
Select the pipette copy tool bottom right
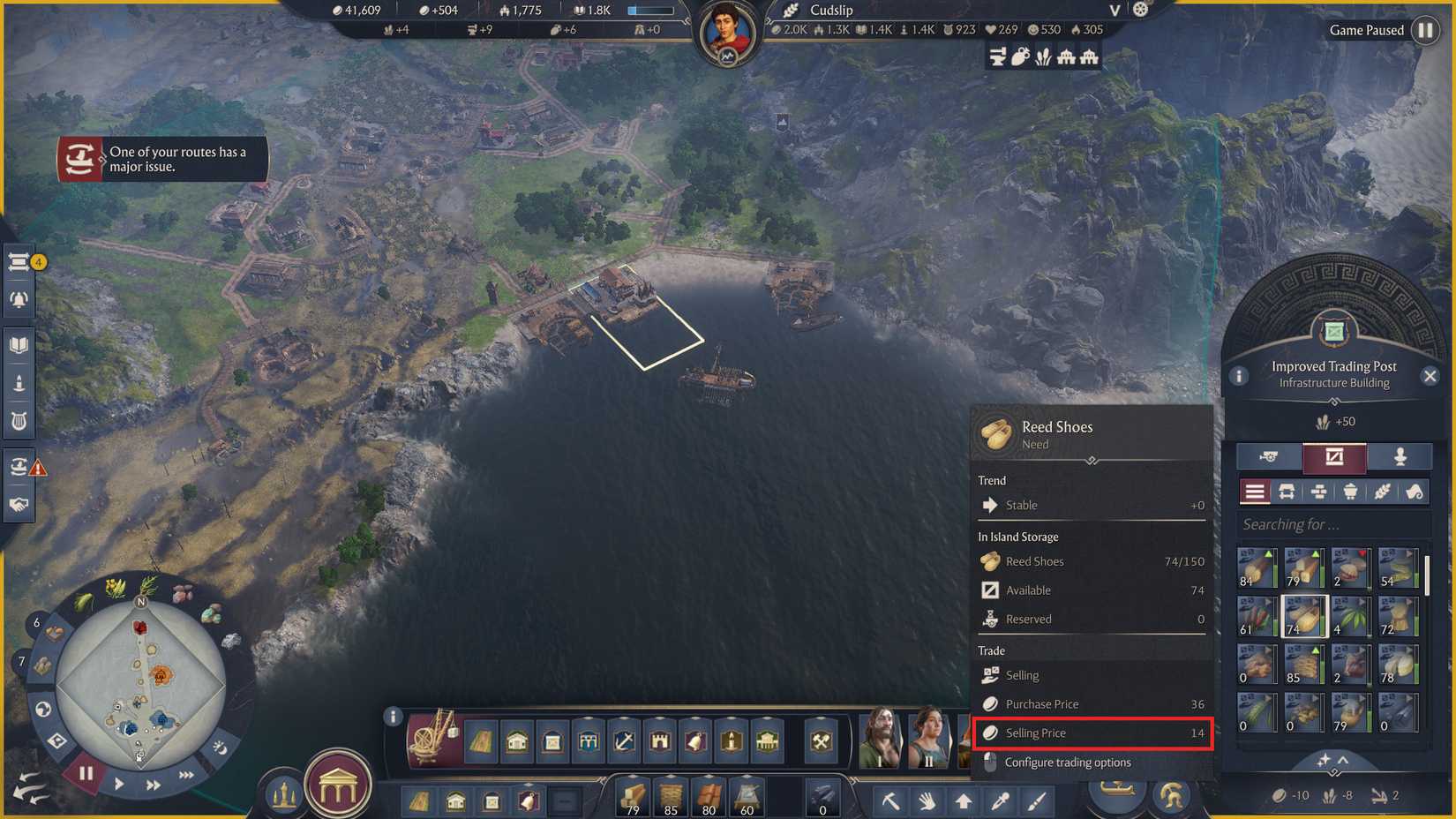[998, 800]
